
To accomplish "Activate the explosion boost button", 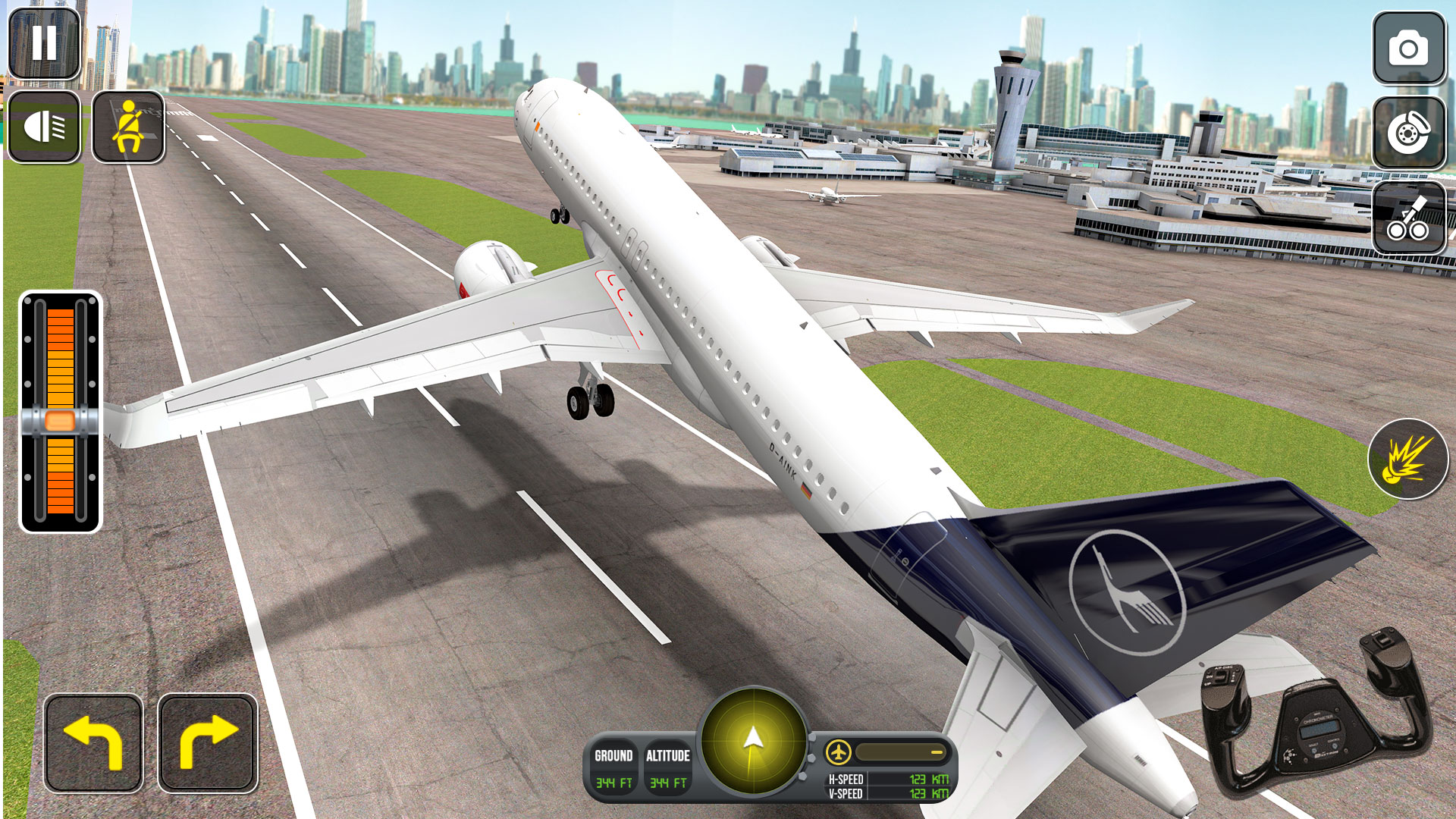I will (1408, 459).
